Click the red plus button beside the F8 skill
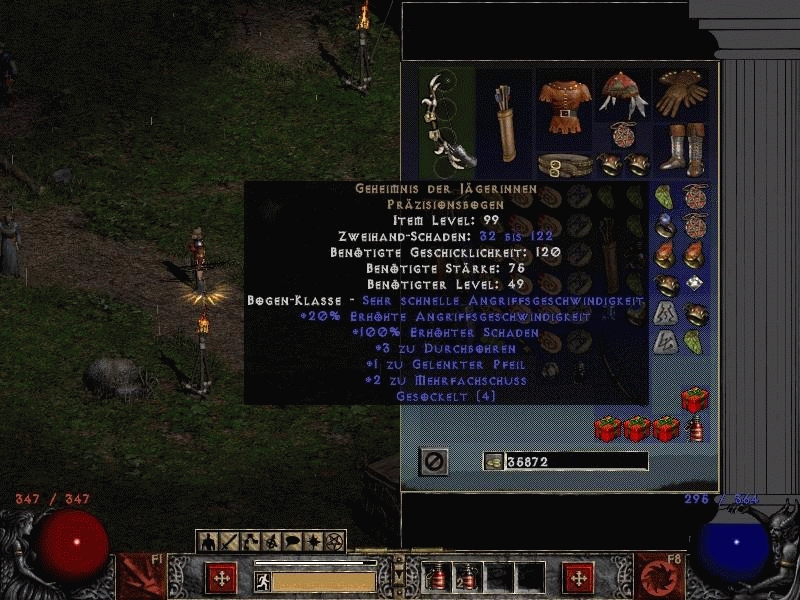Screen dimensions: 800x600 (x=577, y=577)
